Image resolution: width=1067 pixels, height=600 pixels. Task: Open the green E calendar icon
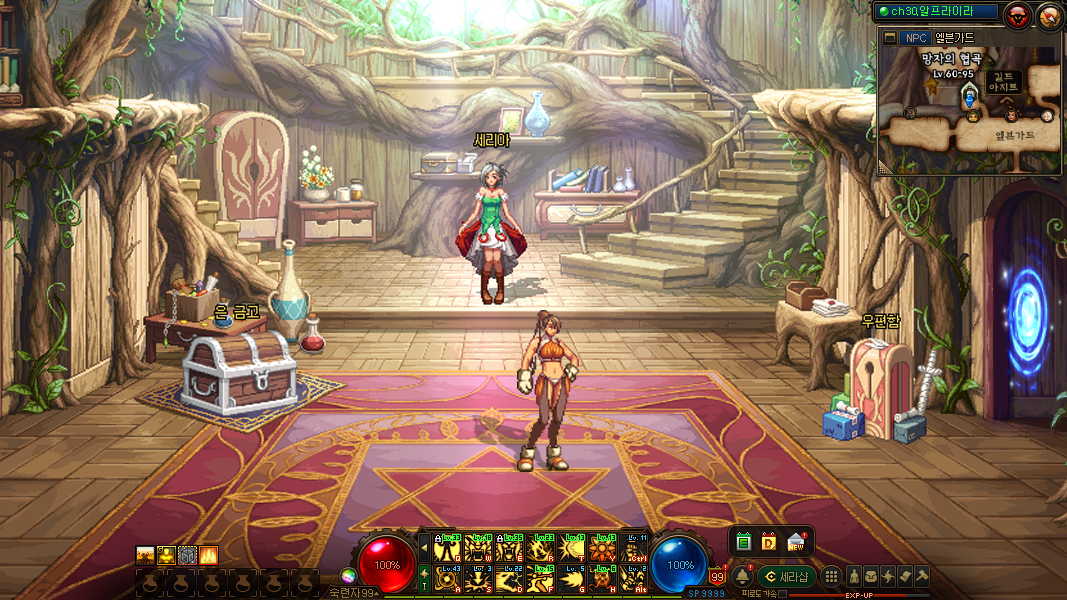[743, 541]
